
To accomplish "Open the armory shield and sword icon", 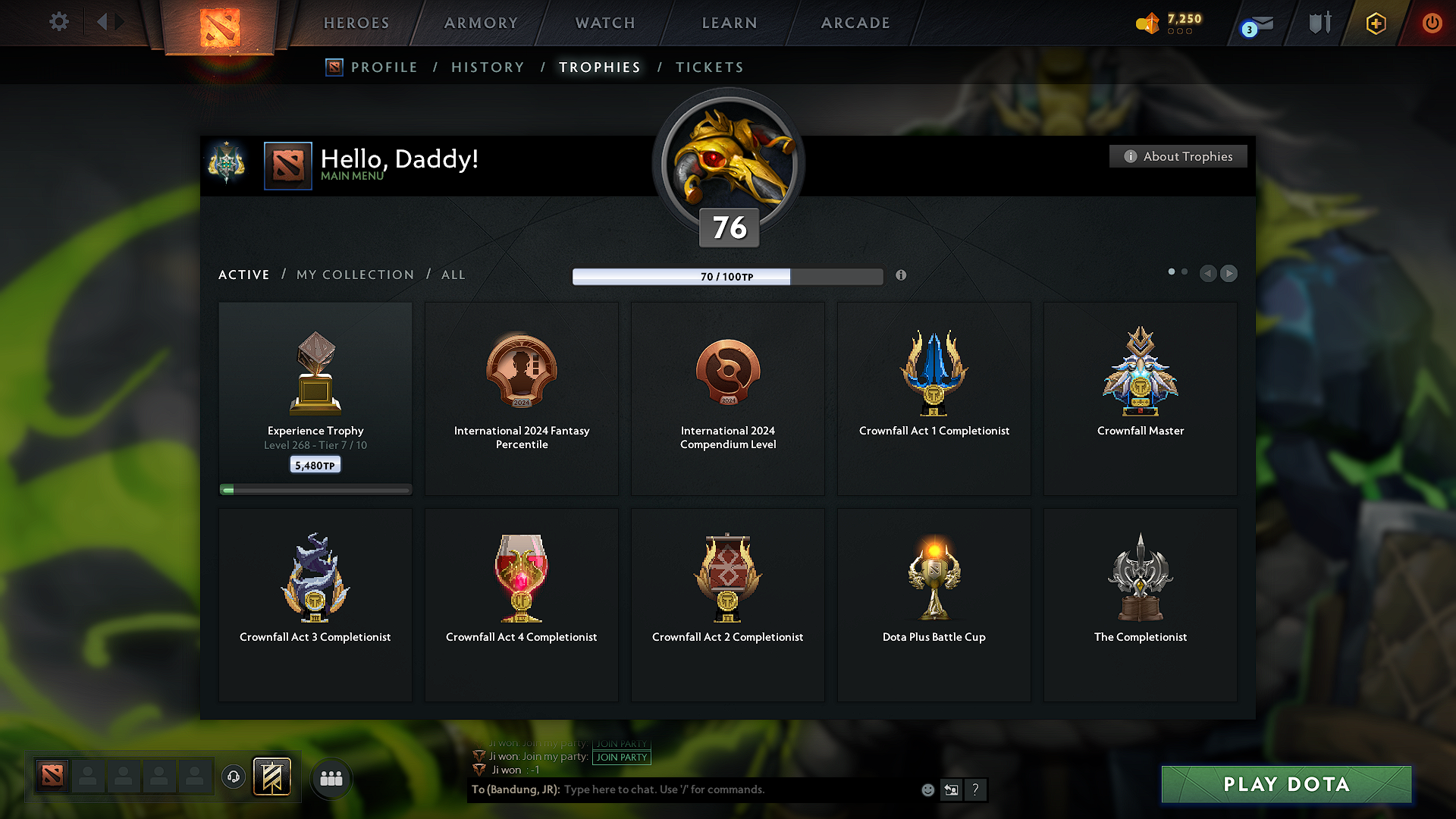I will coord(1319,23).
